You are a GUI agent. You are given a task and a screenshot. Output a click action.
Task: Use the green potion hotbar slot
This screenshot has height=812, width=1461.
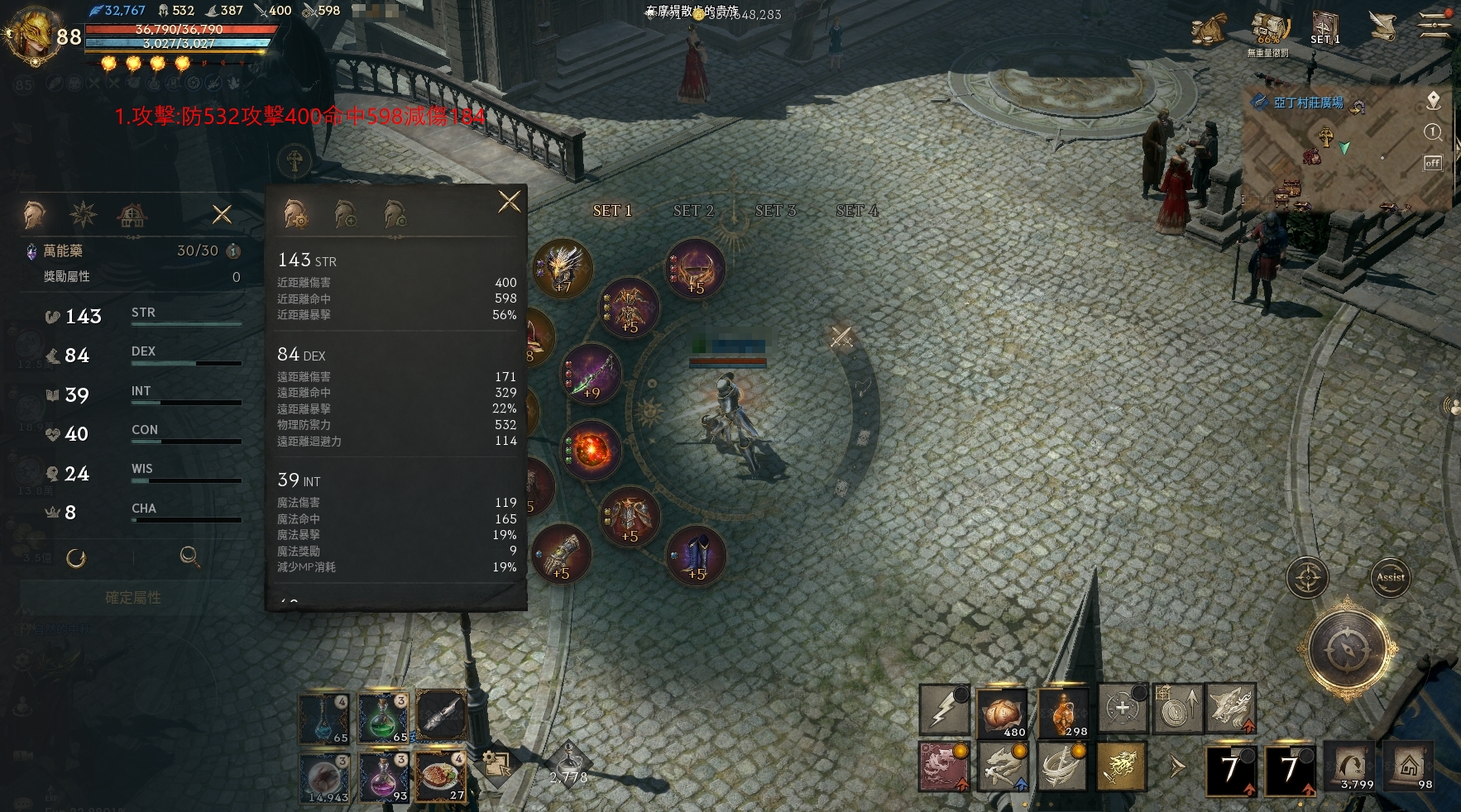(382, 717)
